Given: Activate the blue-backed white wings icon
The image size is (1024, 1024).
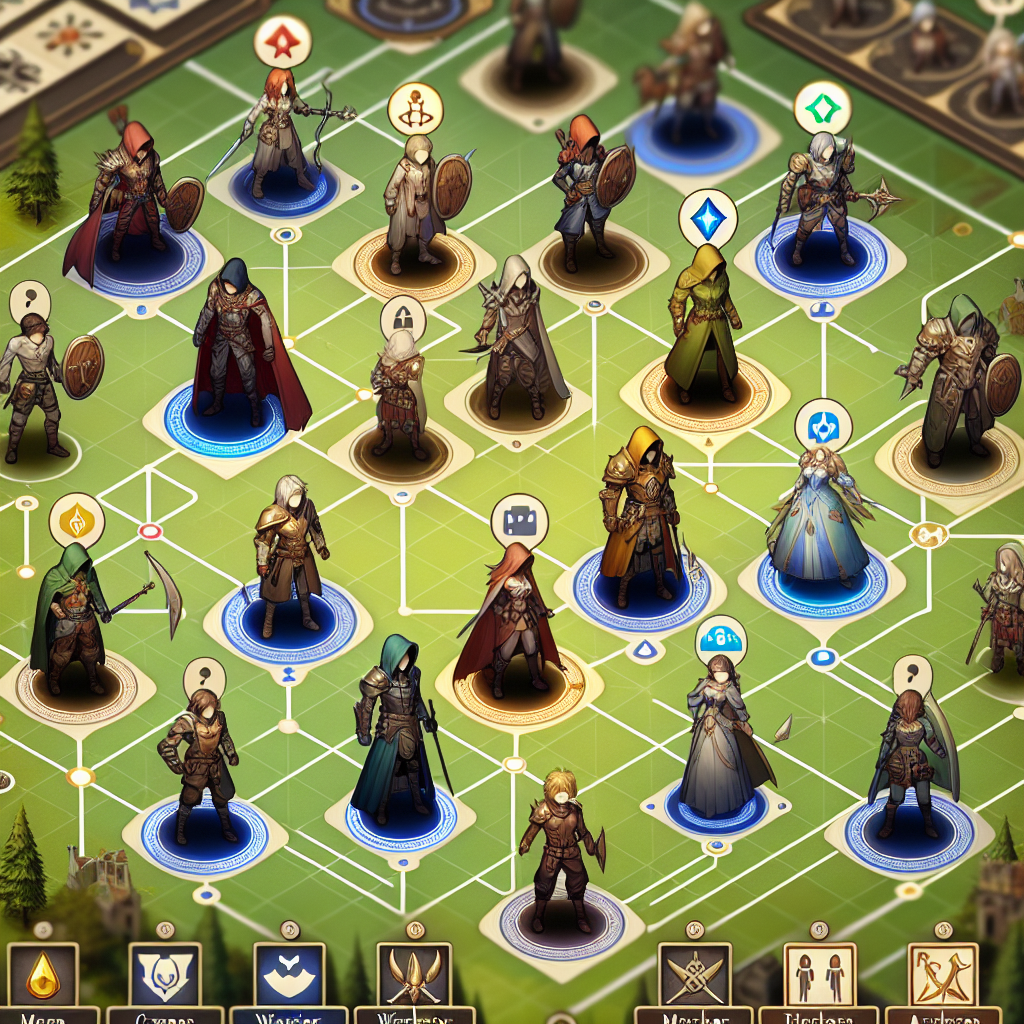Looking at the screenshot, I should coord(290,976).
